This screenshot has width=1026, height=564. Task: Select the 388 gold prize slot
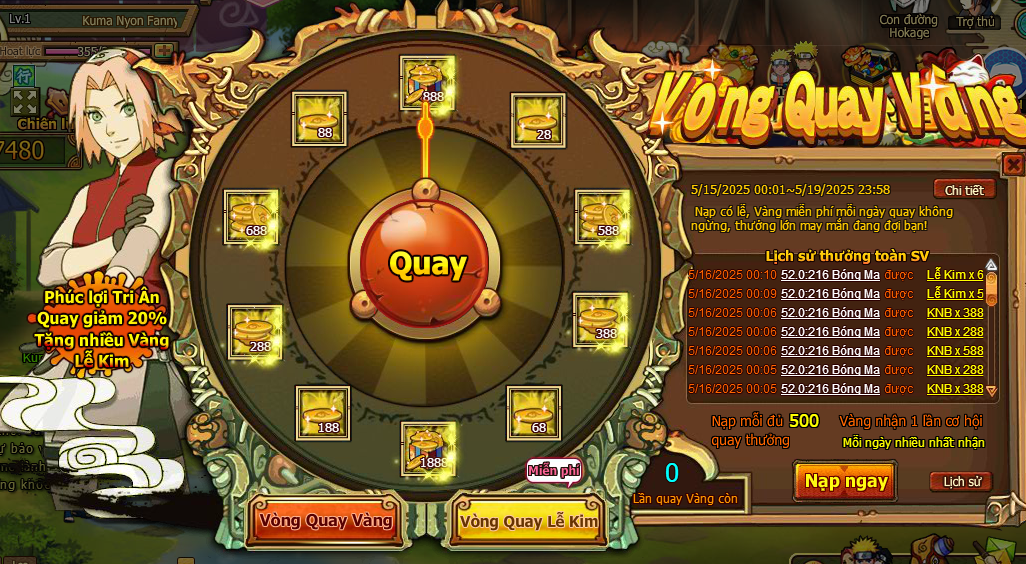pyautogui.click(x=601, y=320)
